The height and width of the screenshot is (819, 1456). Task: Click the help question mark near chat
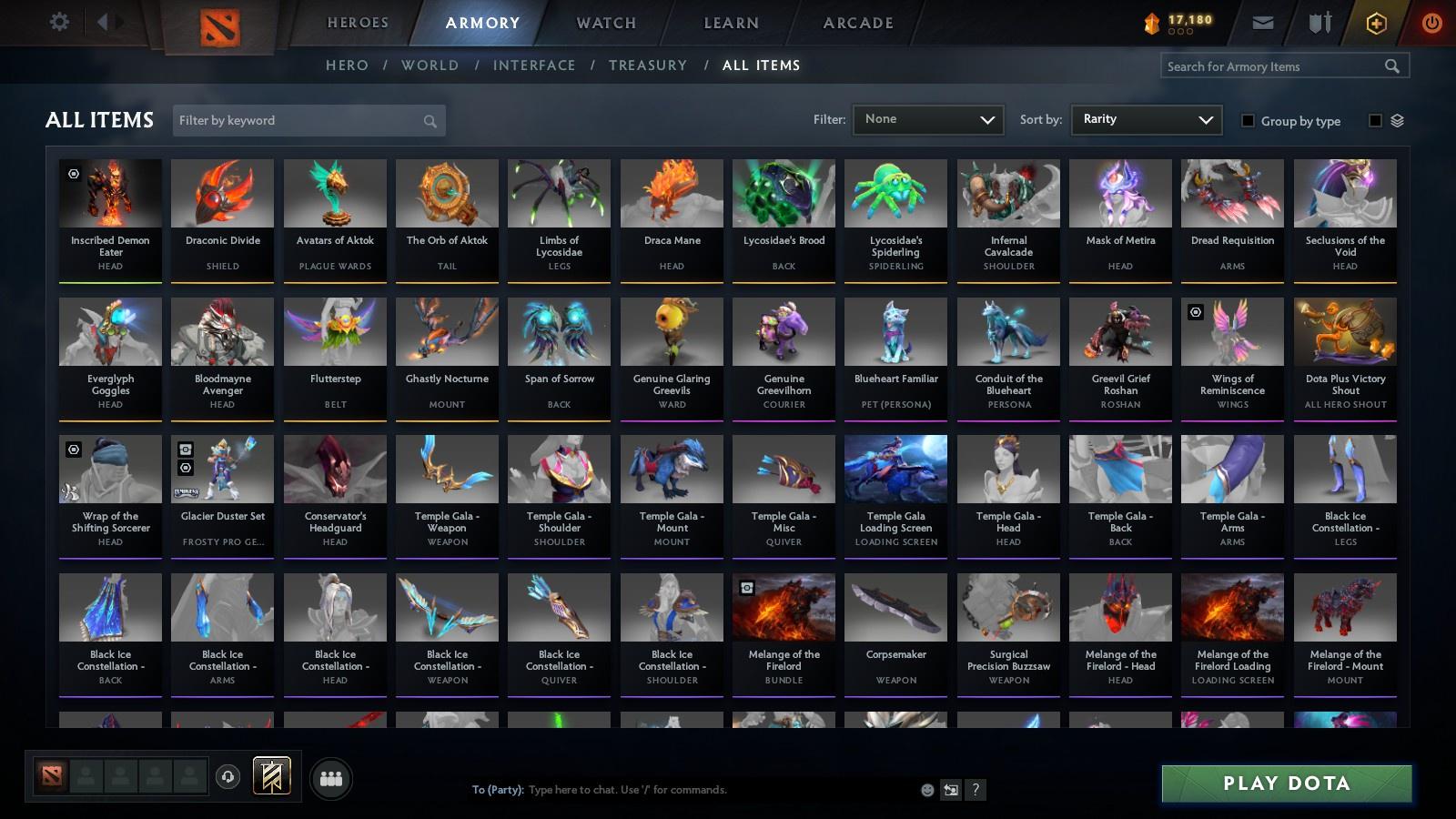point(975,790)
